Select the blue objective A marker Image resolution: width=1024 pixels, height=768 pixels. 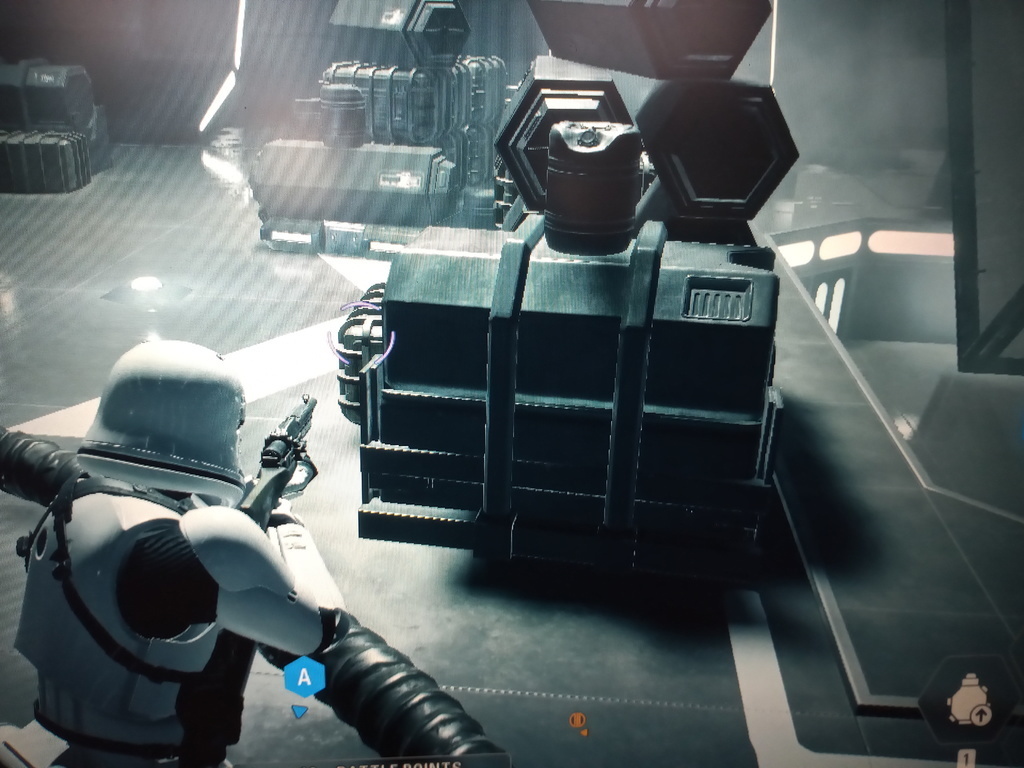[304, 679]
